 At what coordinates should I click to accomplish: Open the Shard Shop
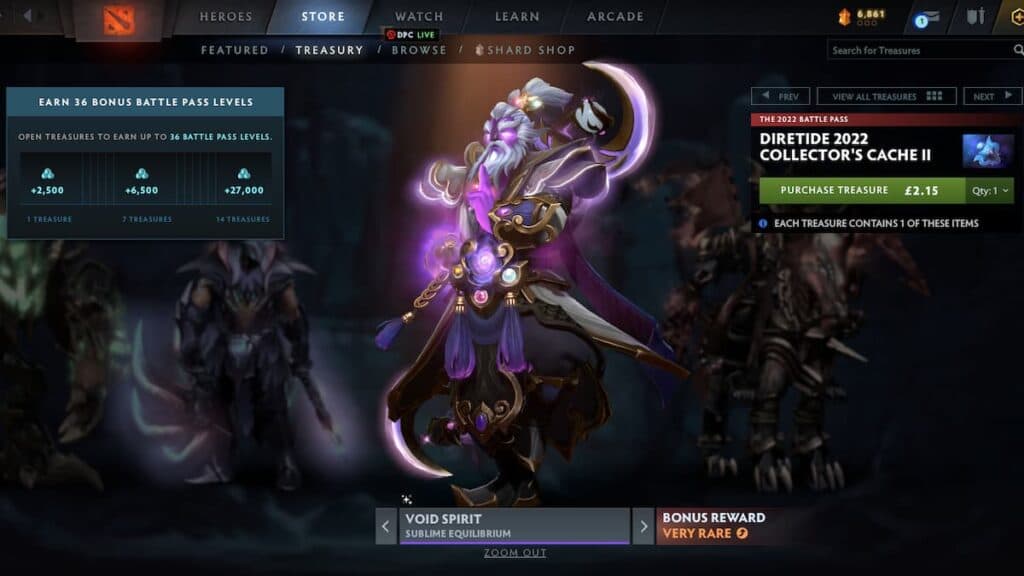click(x=530, y=50)
